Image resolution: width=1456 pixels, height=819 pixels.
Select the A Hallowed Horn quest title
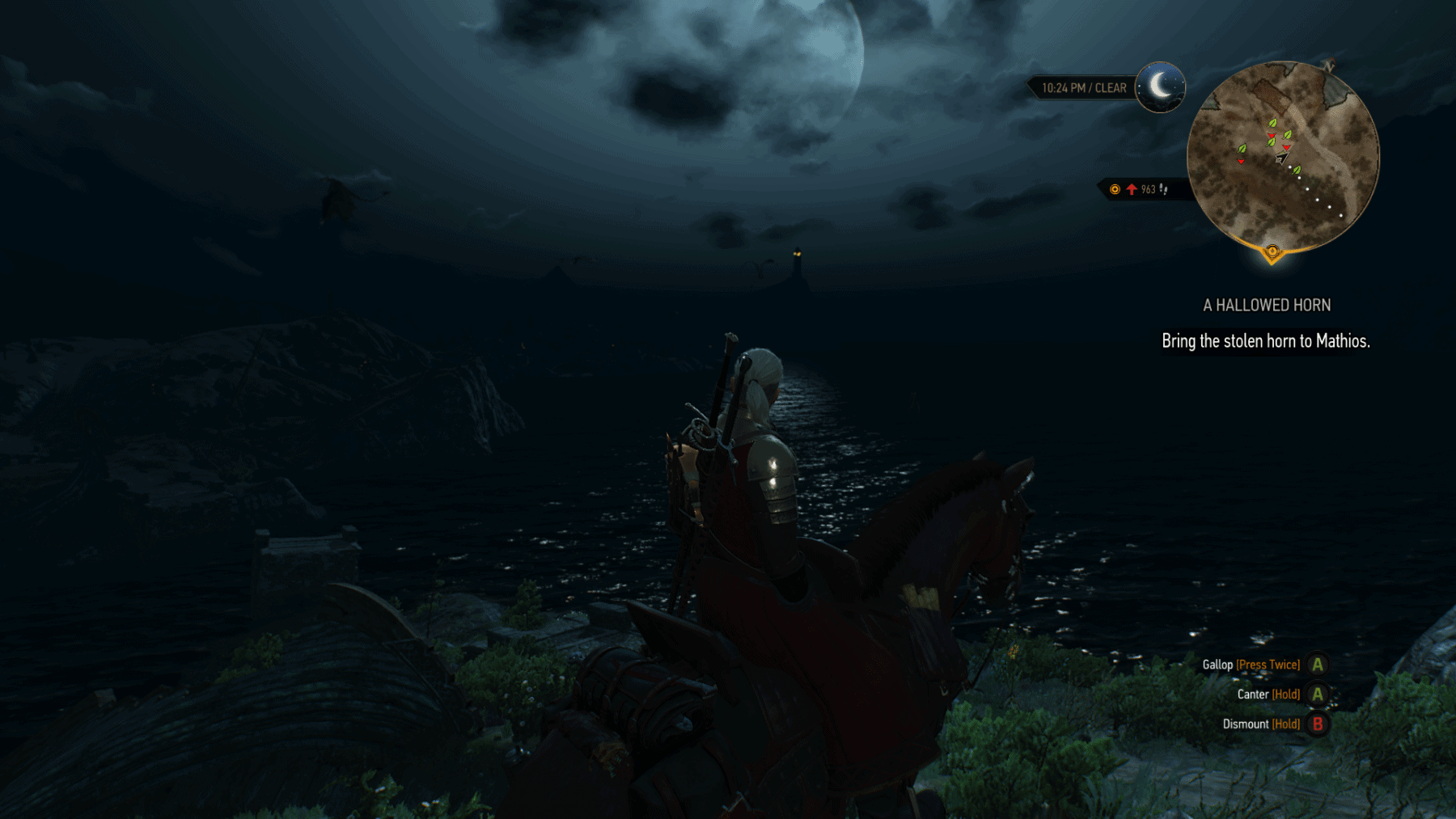coord(1266,305)
